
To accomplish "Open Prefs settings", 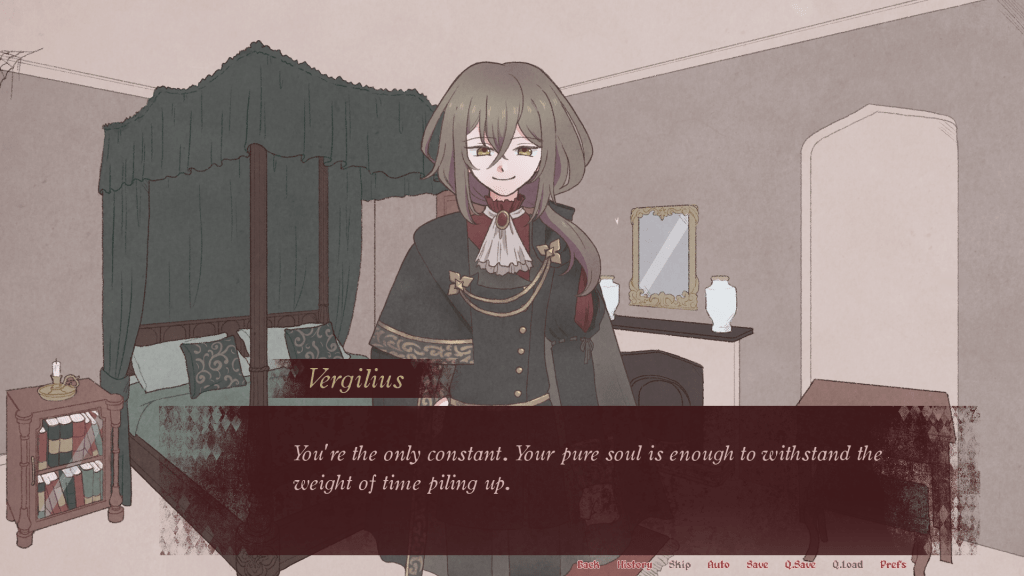I will (893, 565).
